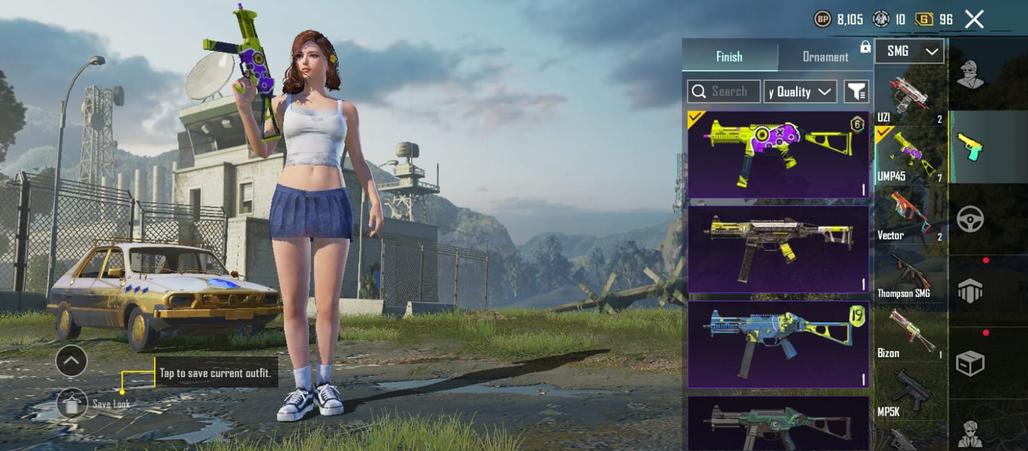The image size is (1028, 451).
Task: Choose UZI in the weapon list
Action: point(908,98)
